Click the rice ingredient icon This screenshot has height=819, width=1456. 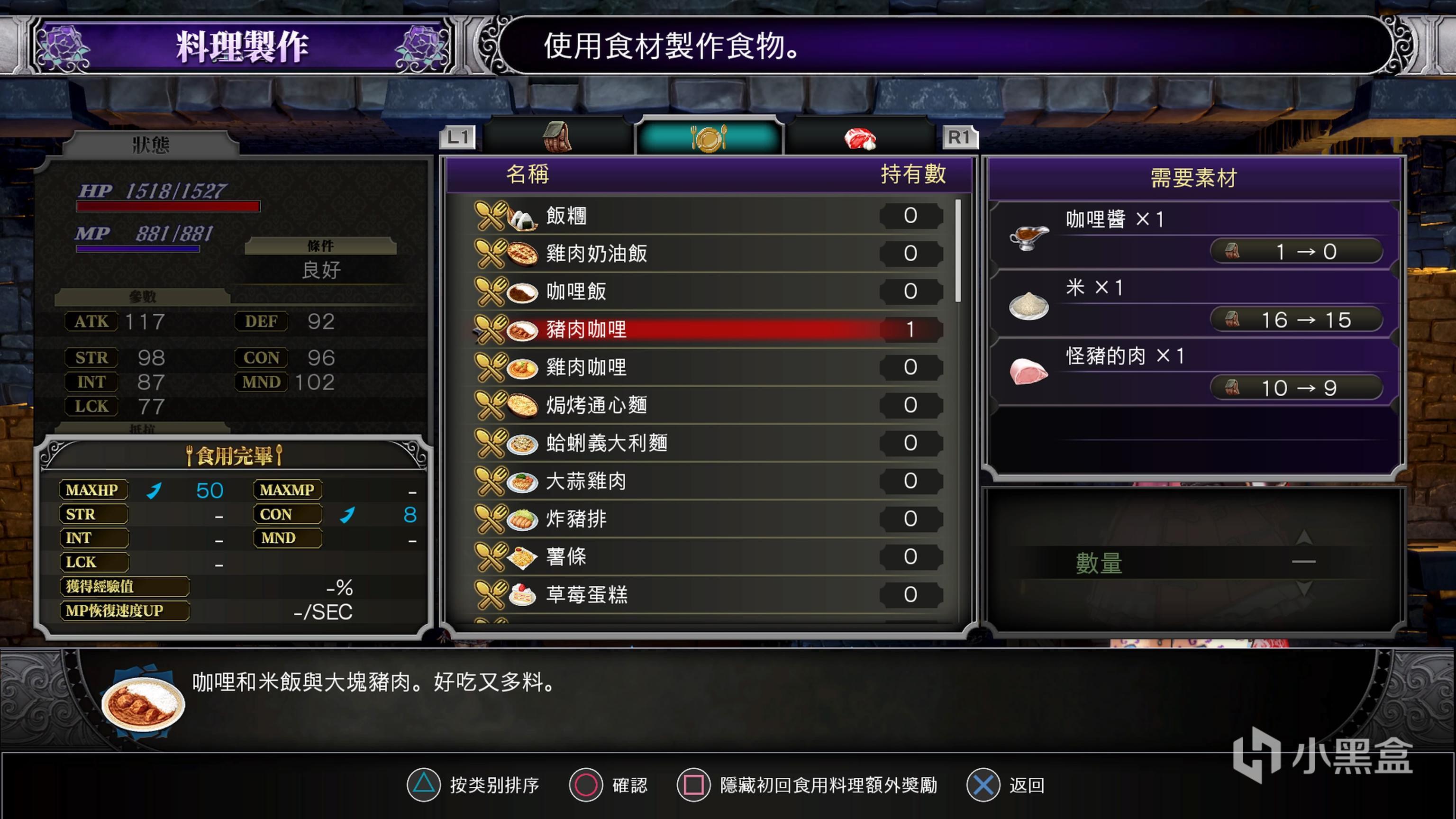[1030, 305]
